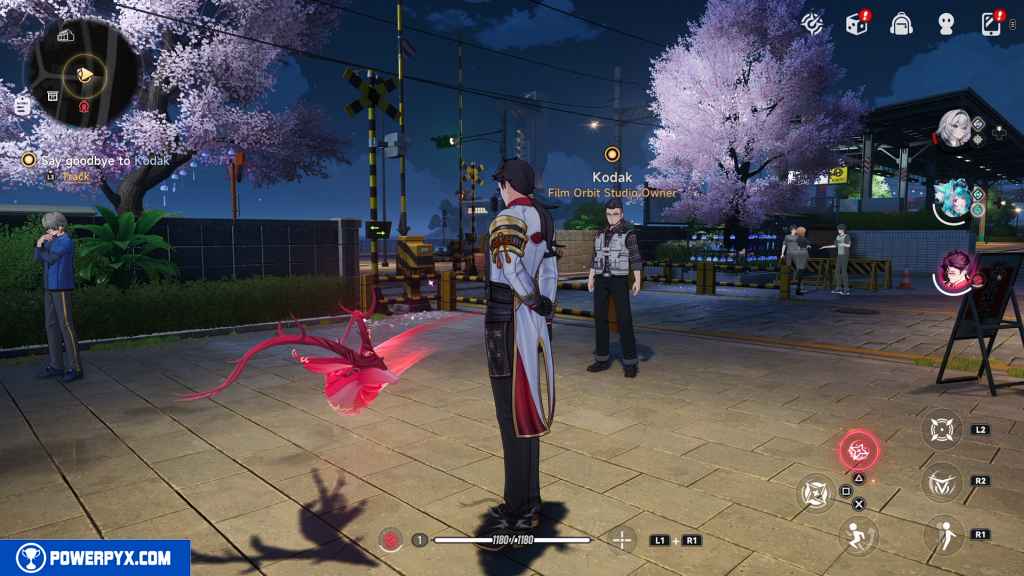Open the swirl target icon in top bar
This screenshot has width=1024, height=576.
point(813,22)
